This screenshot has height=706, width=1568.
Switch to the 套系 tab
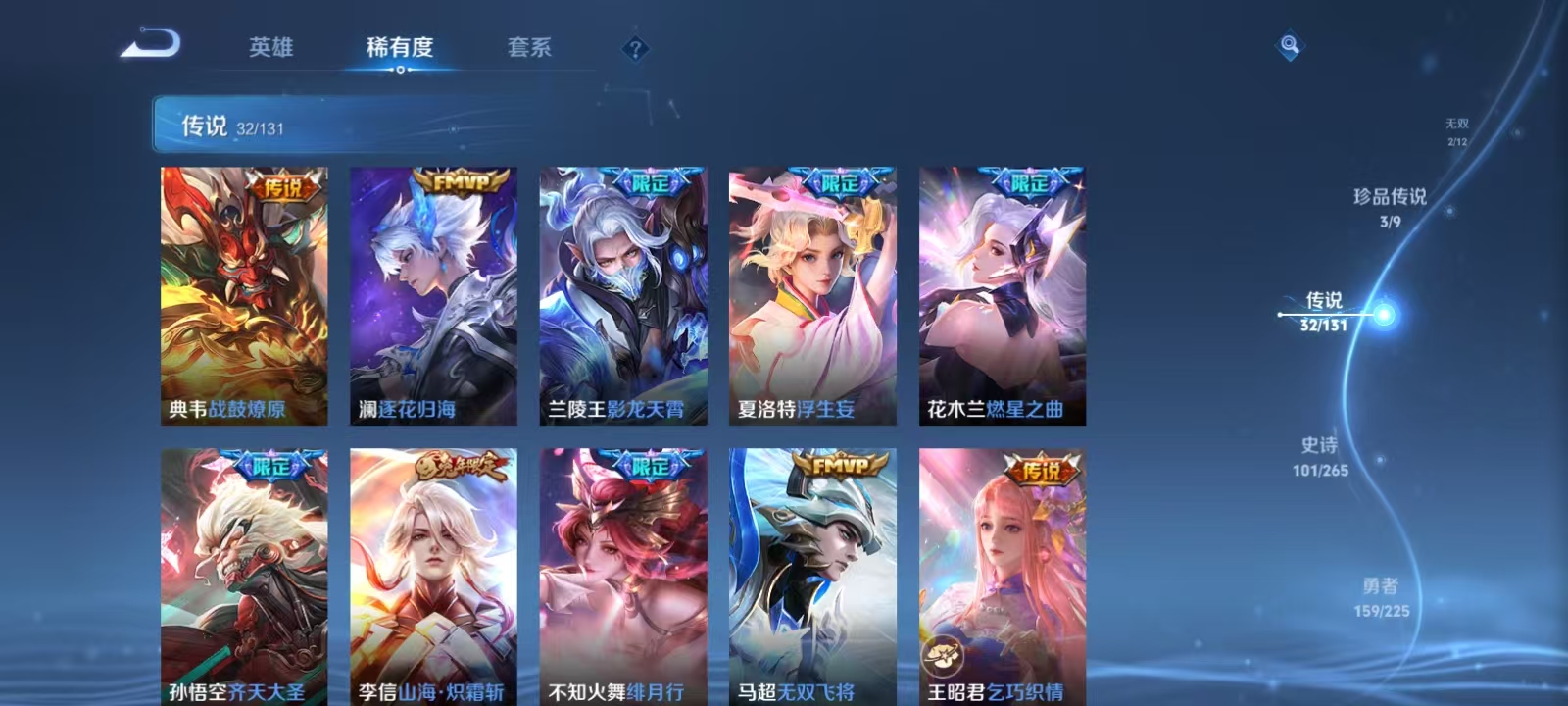coord(528,48)
